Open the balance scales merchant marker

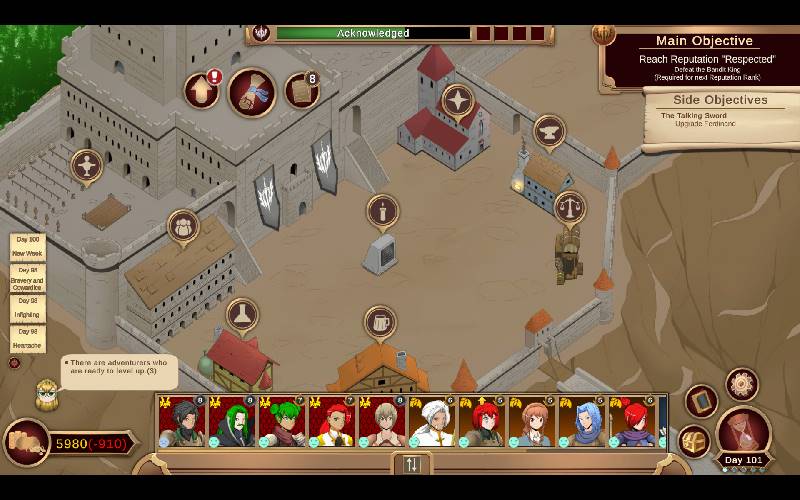[569, 208]
